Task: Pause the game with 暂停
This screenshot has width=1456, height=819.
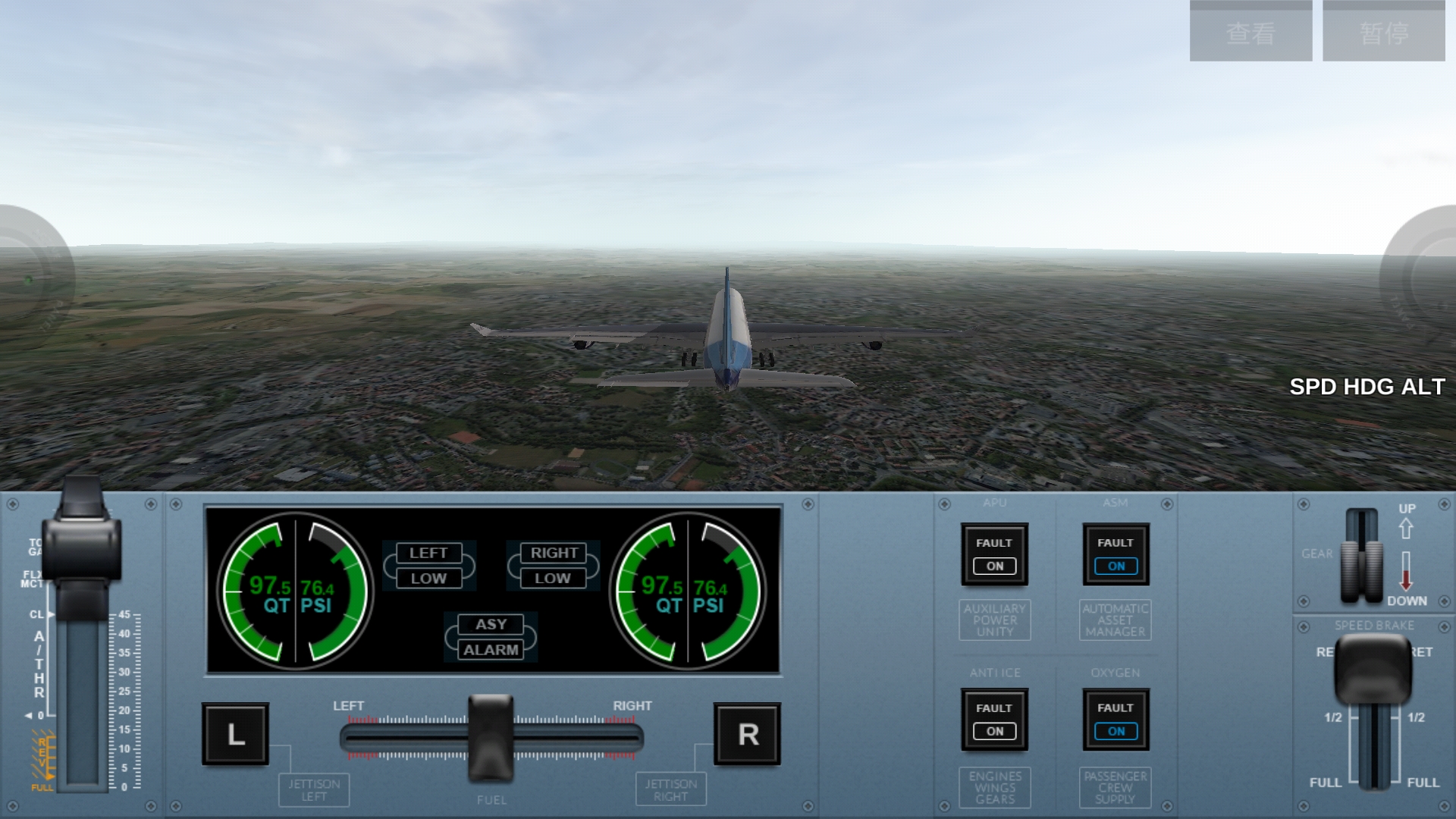Action: click(1384, 32)
